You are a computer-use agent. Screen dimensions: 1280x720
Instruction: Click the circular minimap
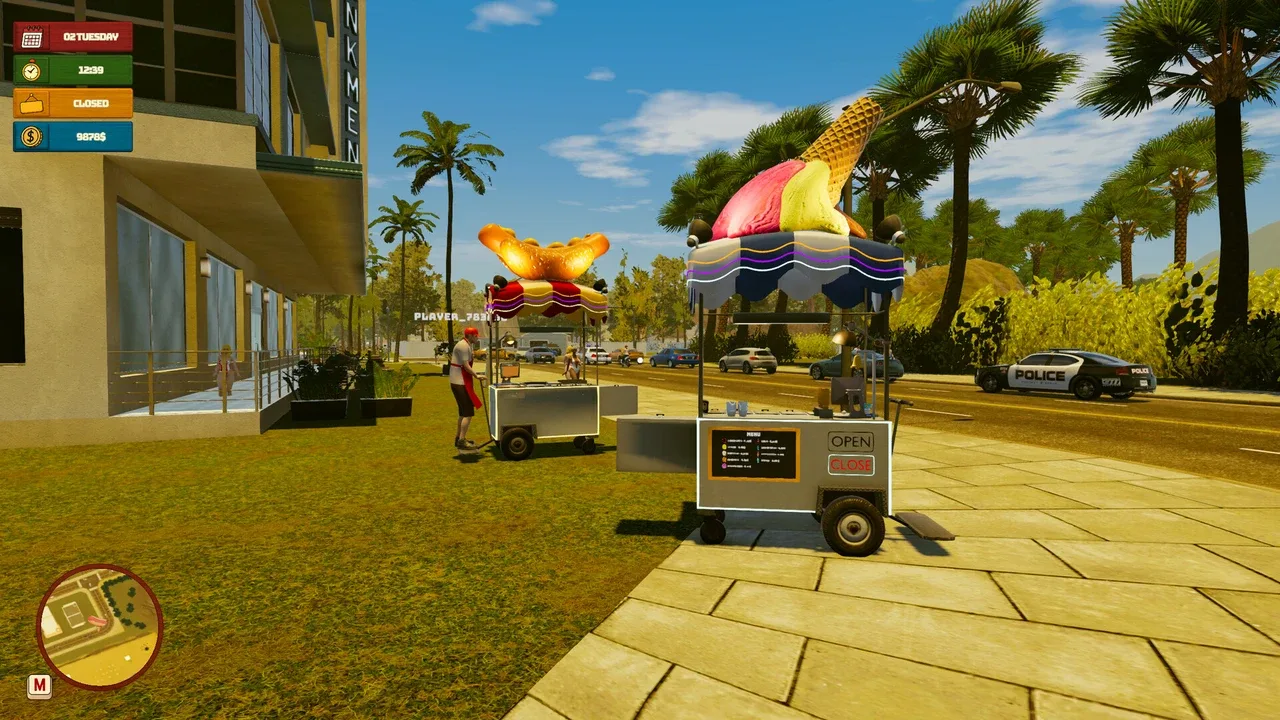tap(99, 627)
